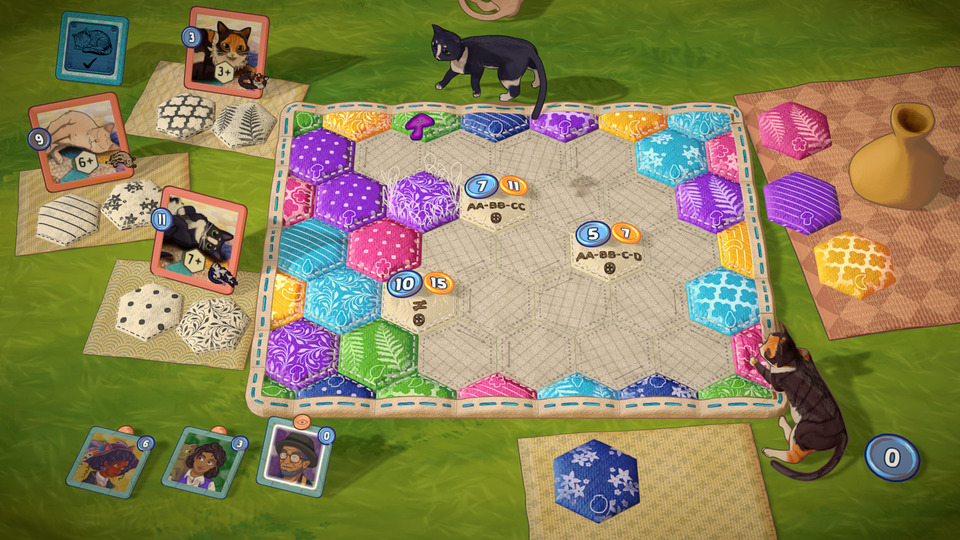Open the blue score button showing 0
This screenshot has width=960, height=540.
coord(891,459)
